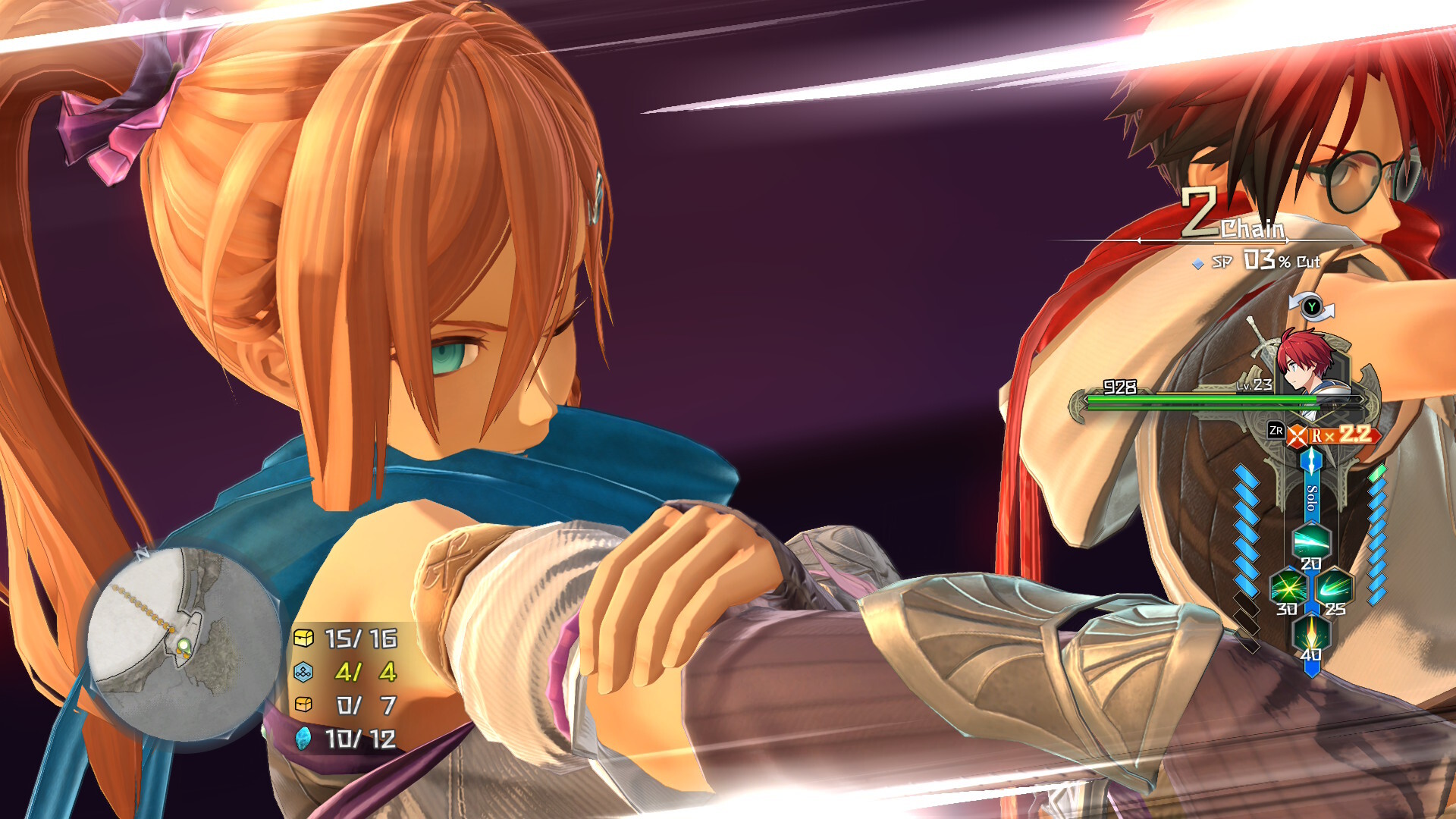The image size is (1456, 819).
Task: Select the yellow treasure chest counter icon
Action: pos(303,639)
